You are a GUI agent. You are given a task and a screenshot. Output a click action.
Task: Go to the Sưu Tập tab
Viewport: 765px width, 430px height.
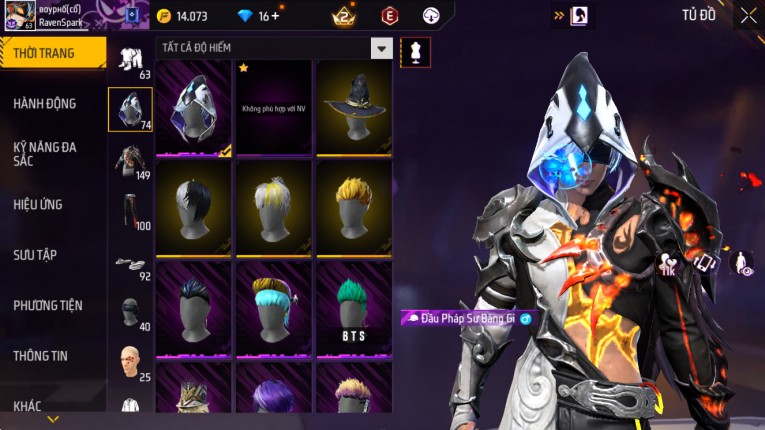[35, 255]
